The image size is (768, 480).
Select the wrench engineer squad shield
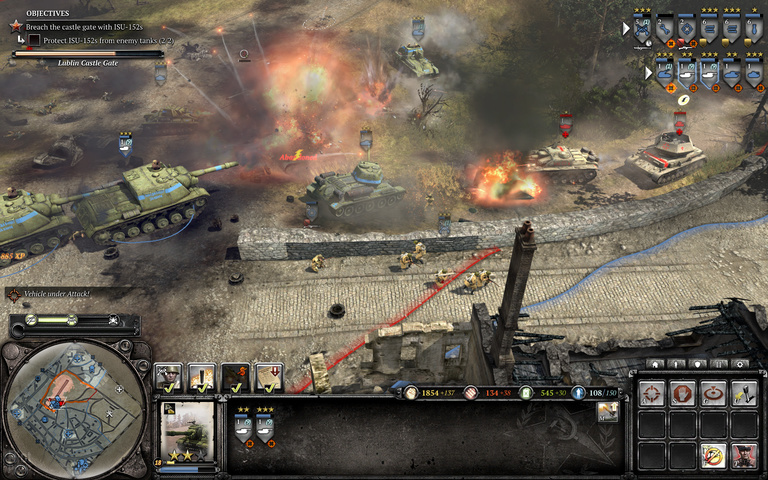tap(664, 28)
